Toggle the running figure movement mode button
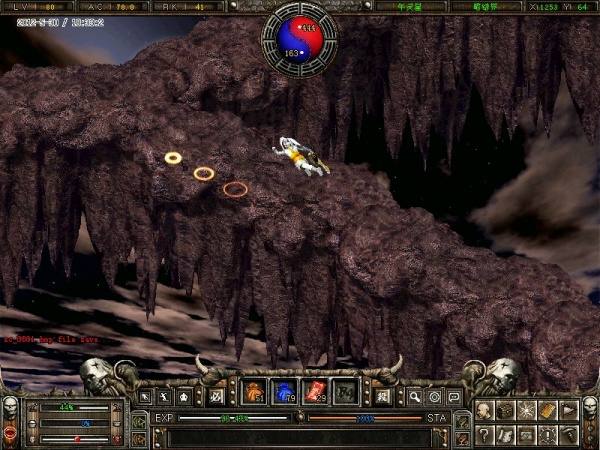The image size is (600, 450). [166, 397]
